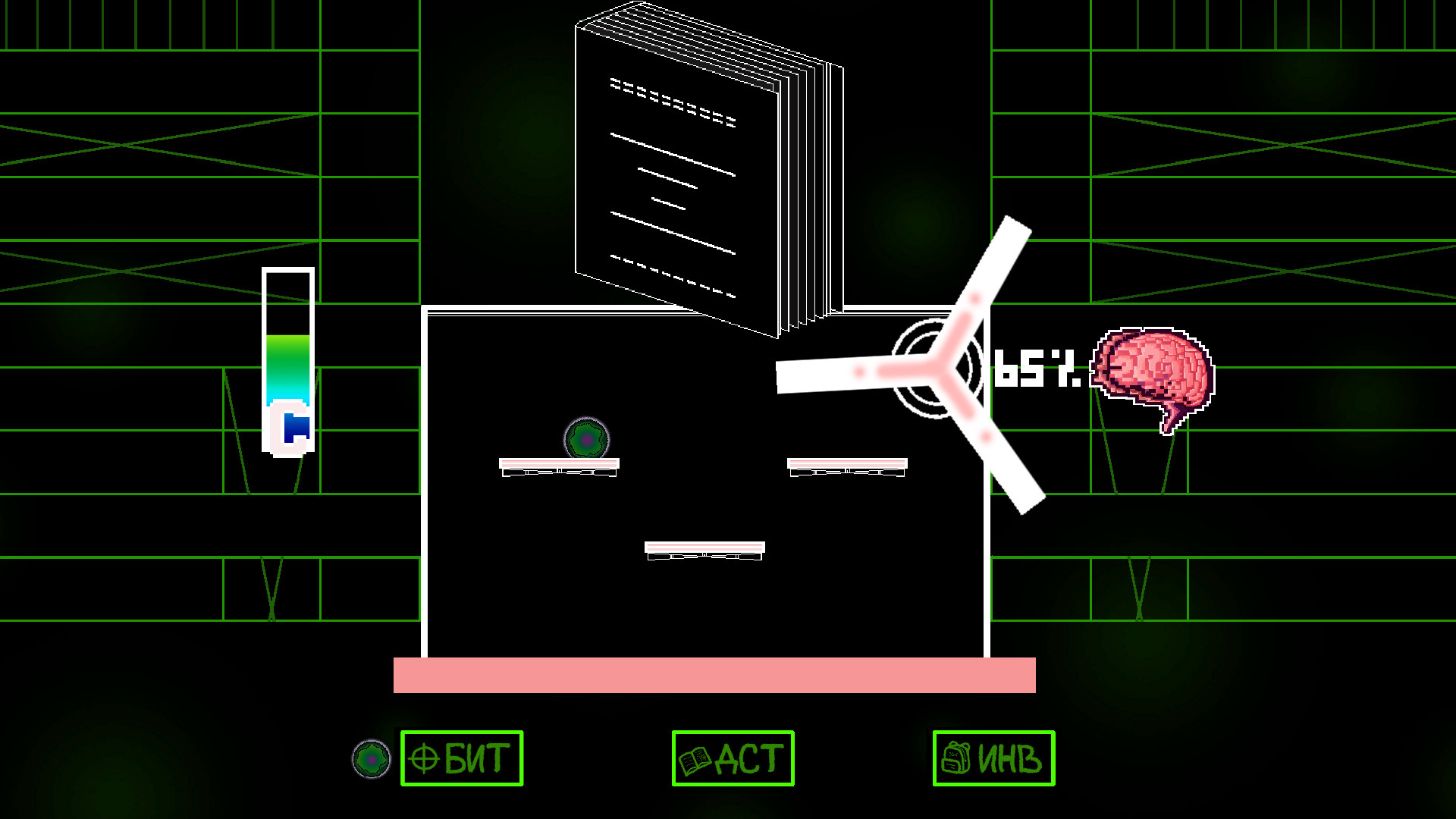1456x819 pixels.
Task: Open the inventory via the ИНВ button
Action: (994, 758)
